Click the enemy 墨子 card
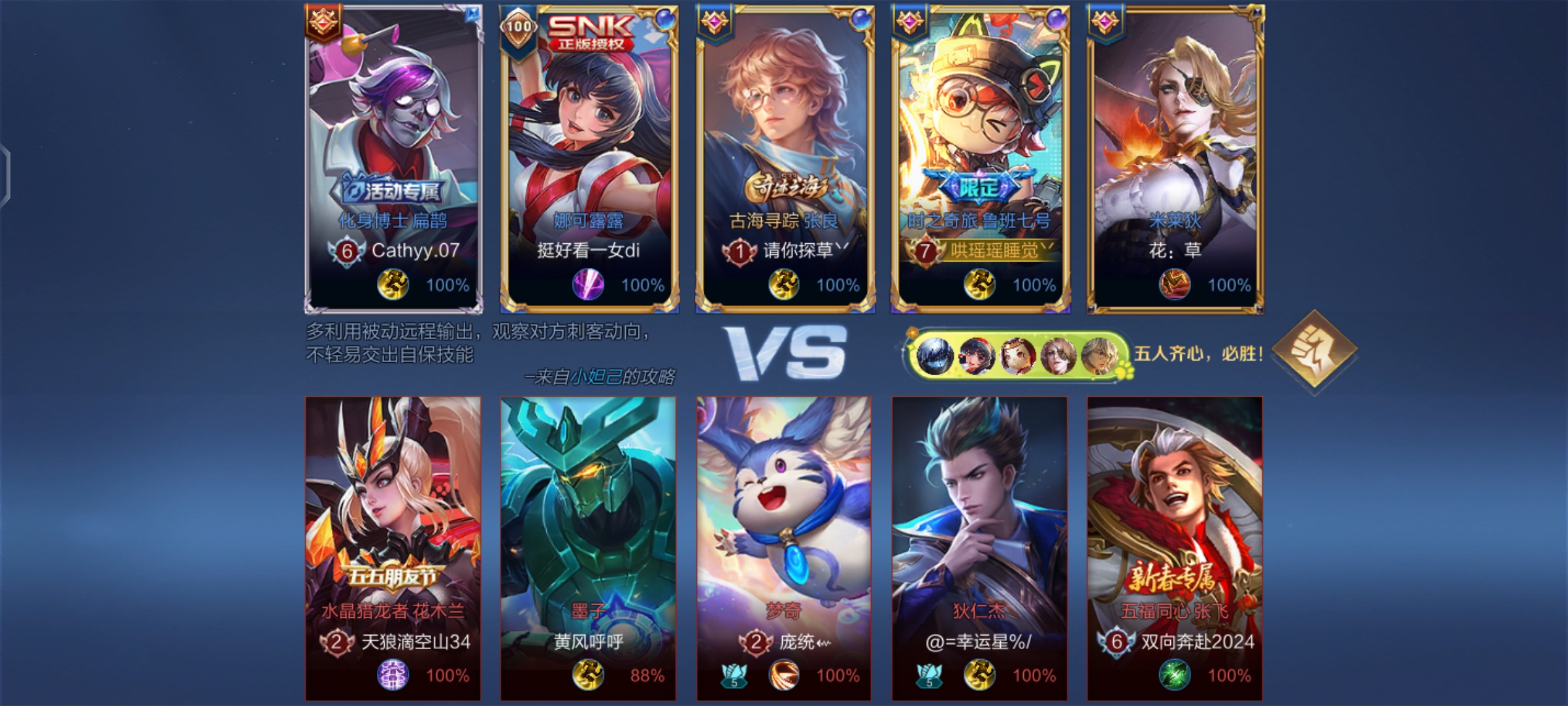The width and height of the screenshot is (1568, 706). [x=589, y=548]
